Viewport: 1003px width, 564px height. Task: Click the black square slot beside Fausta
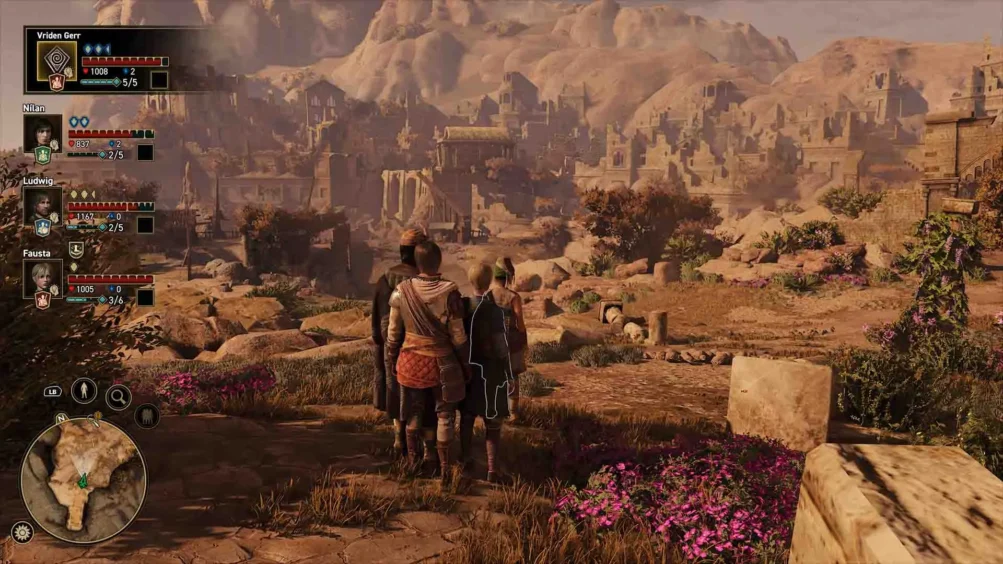146,297
